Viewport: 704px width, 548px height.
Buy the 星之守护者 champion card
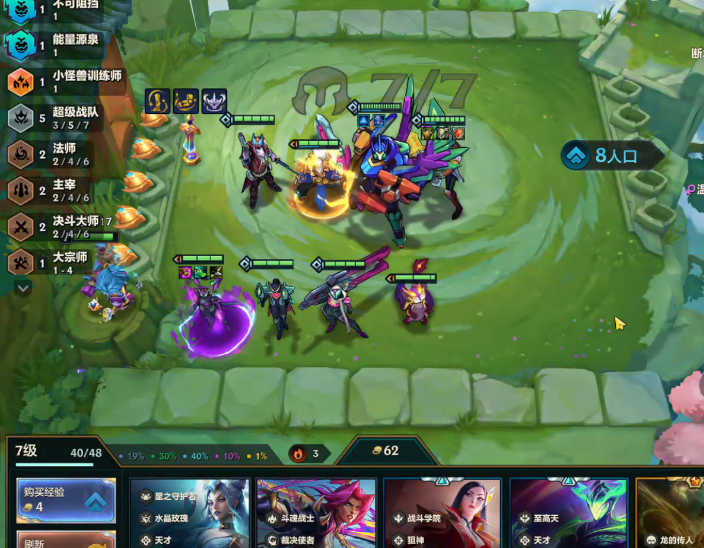[188, 512]
